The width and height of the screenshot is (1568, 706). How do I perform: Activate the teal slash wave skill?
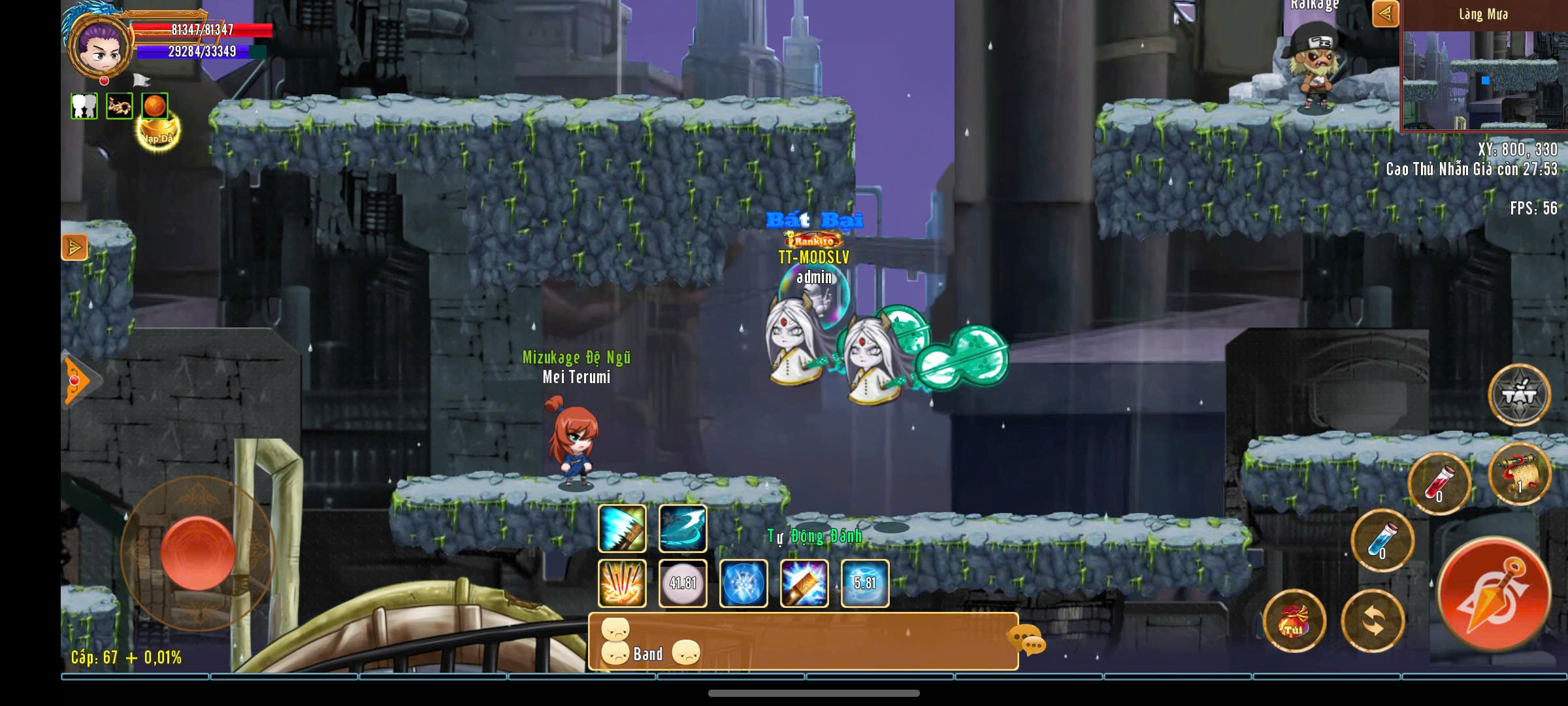pos(683,528)
